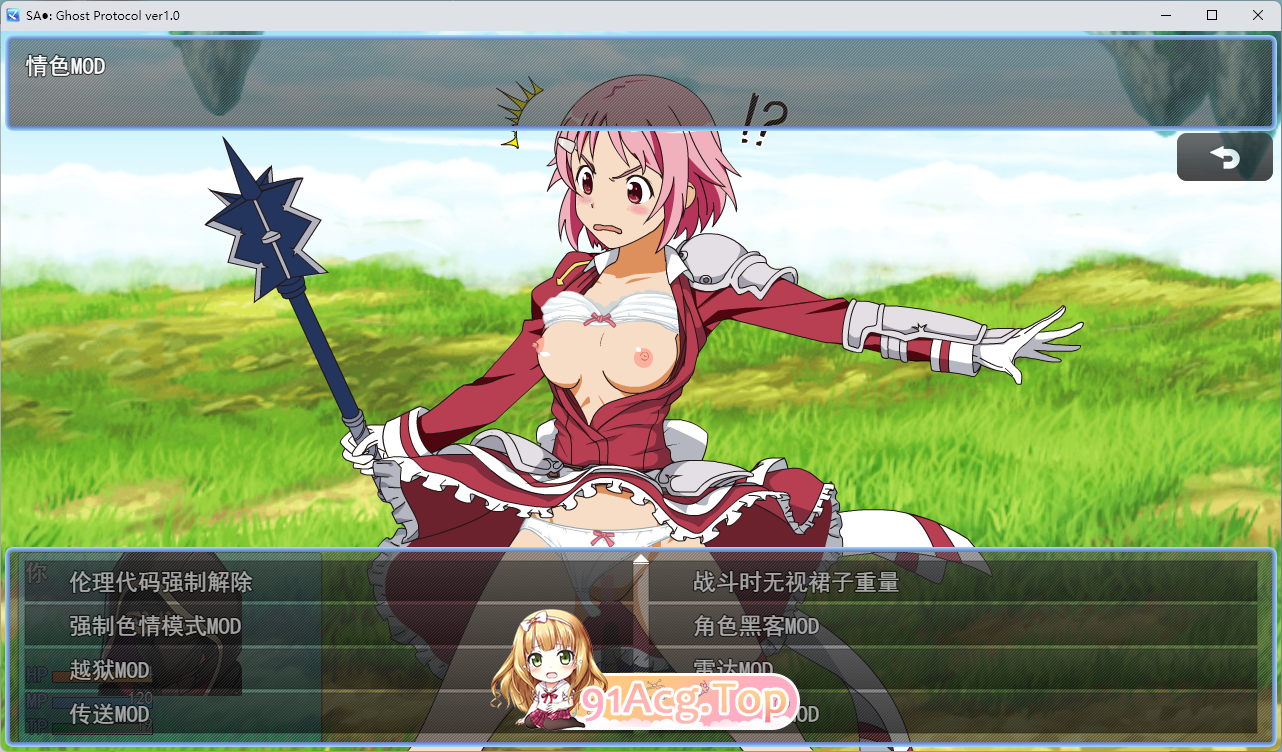Select 角色黑客MOD entry
Viewport: 1282px width, 752px height.
tap(755, 627)
